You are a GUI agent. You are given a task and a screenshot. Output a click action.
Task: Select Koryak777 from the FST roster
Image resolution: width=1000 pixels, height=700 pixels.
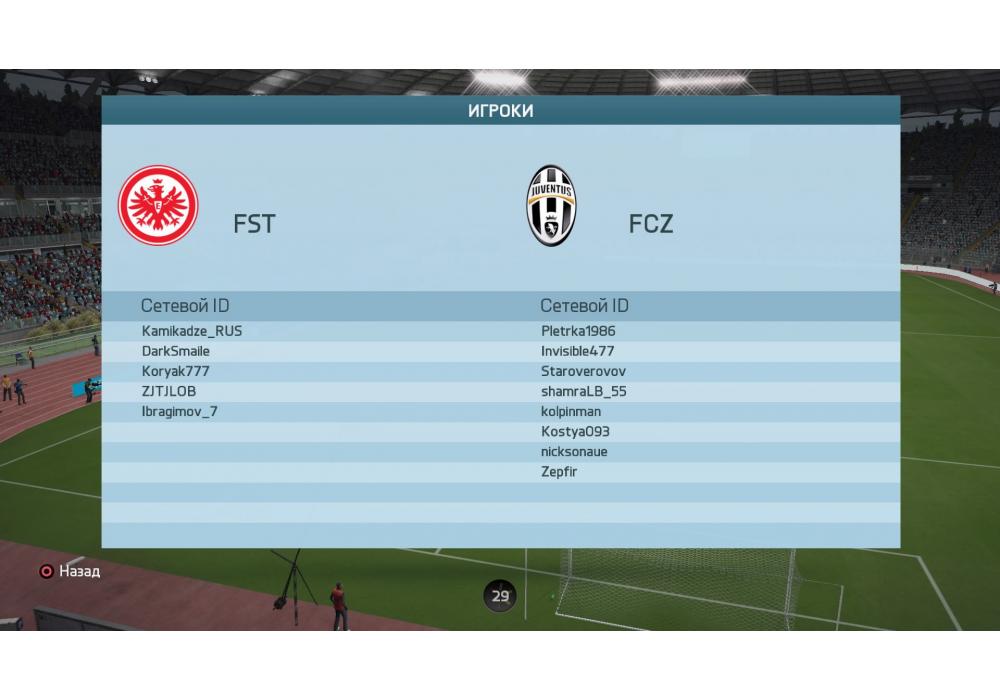(176, 371)
